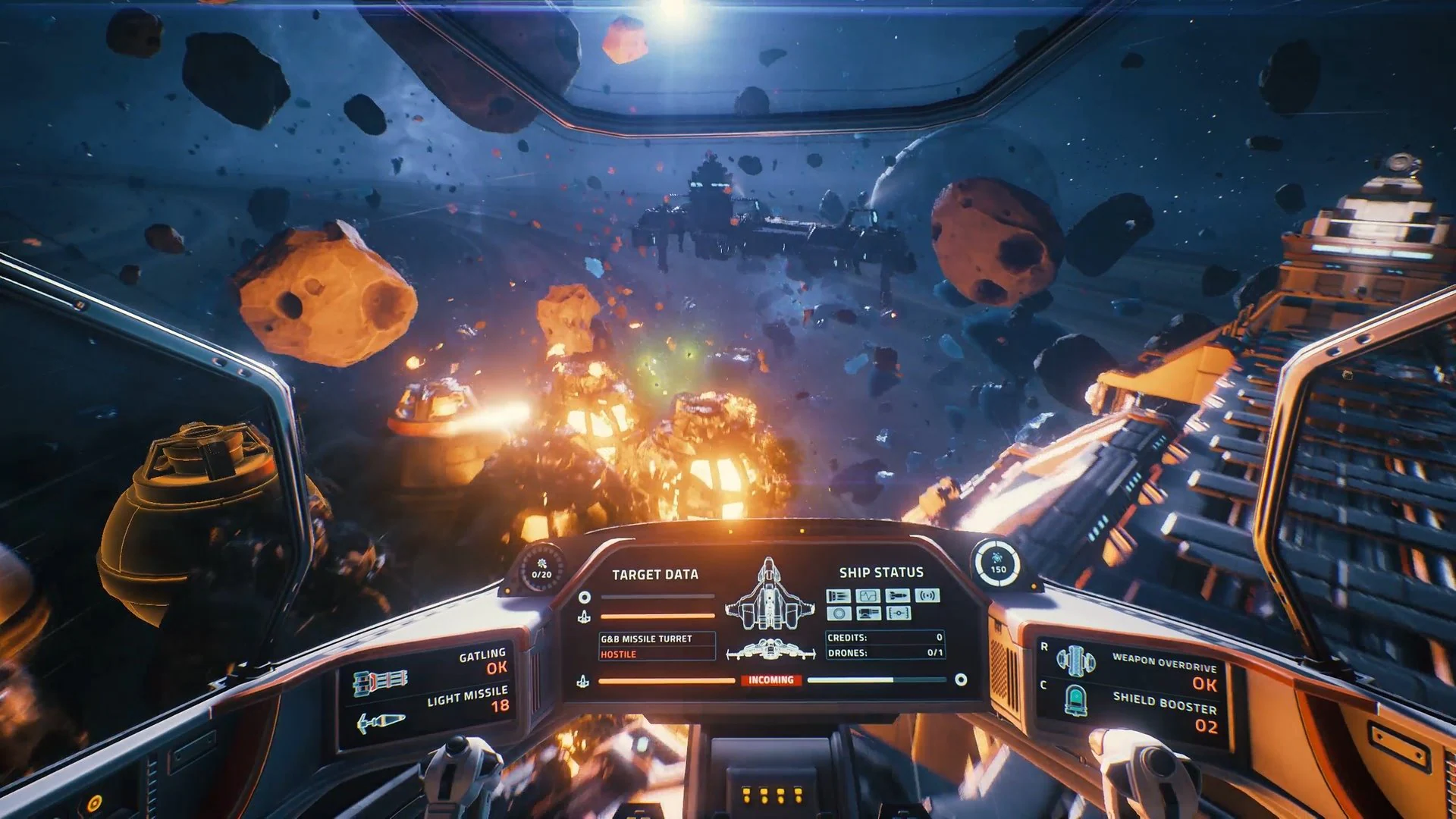The image size is (1456, 819).
Task: Select the shield ring icon in Ship Status
Action: 839,613
